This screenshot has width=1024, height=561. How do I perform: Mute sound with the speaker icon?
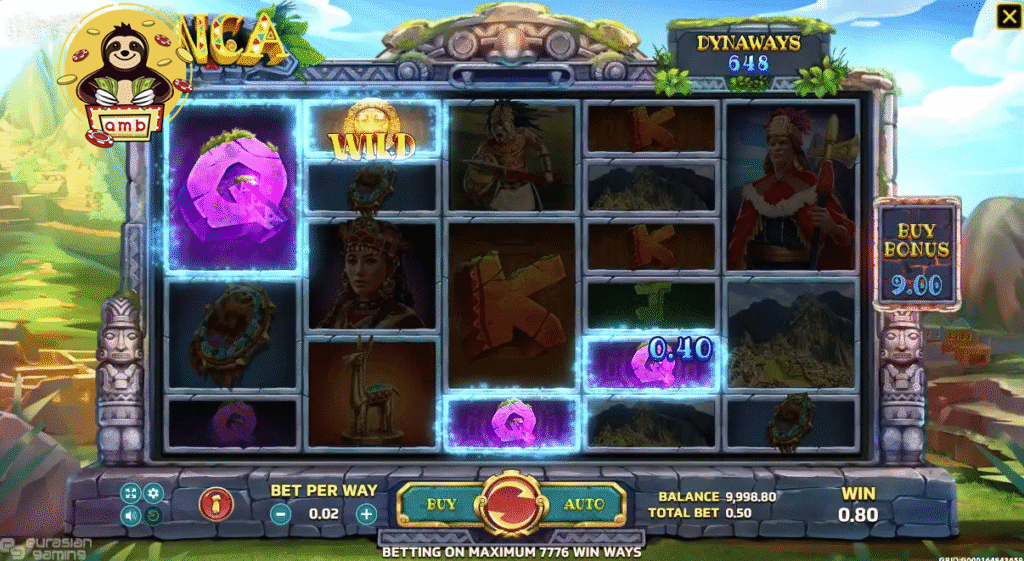point(131,516)
